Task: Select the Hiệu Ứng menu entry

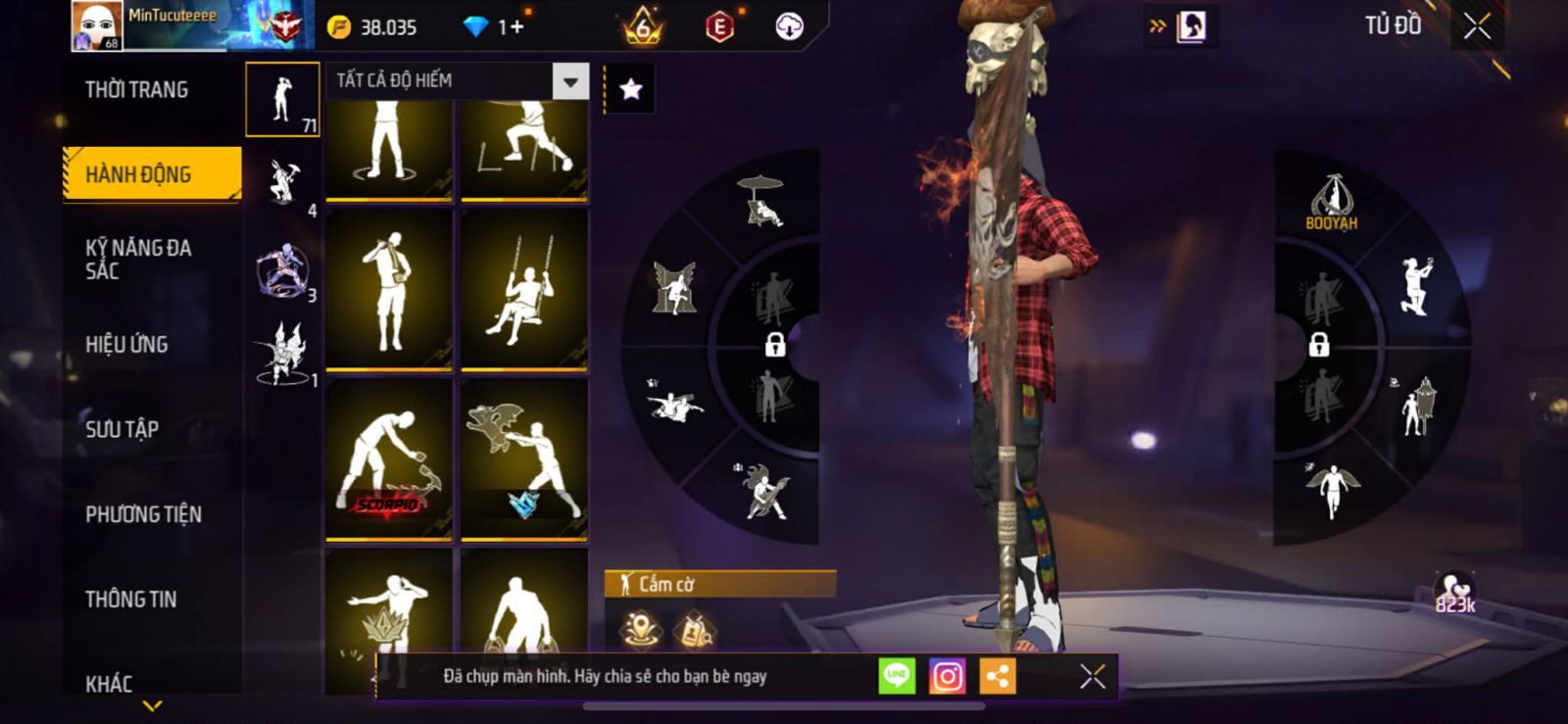Action: [126, 344]
